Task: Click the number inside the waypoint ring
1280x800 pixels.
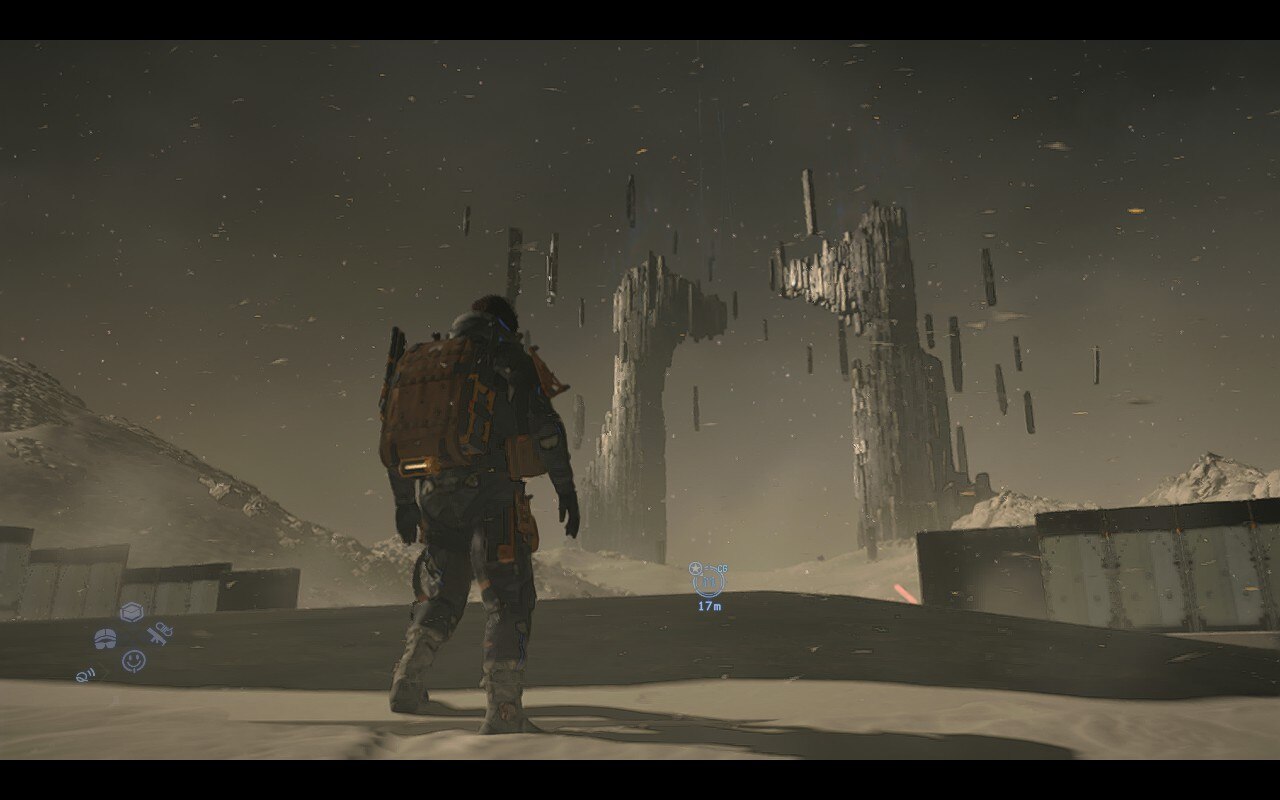Action: [x=708, y=580]
